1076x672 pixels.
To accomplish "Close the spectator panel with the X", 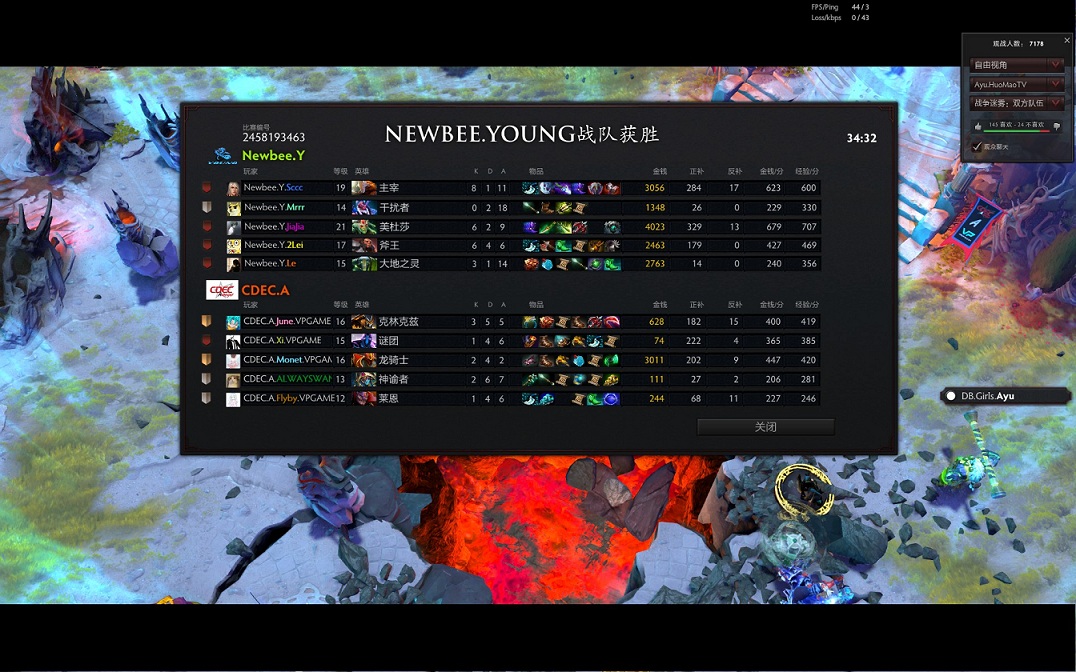I will coord(1067,42).
